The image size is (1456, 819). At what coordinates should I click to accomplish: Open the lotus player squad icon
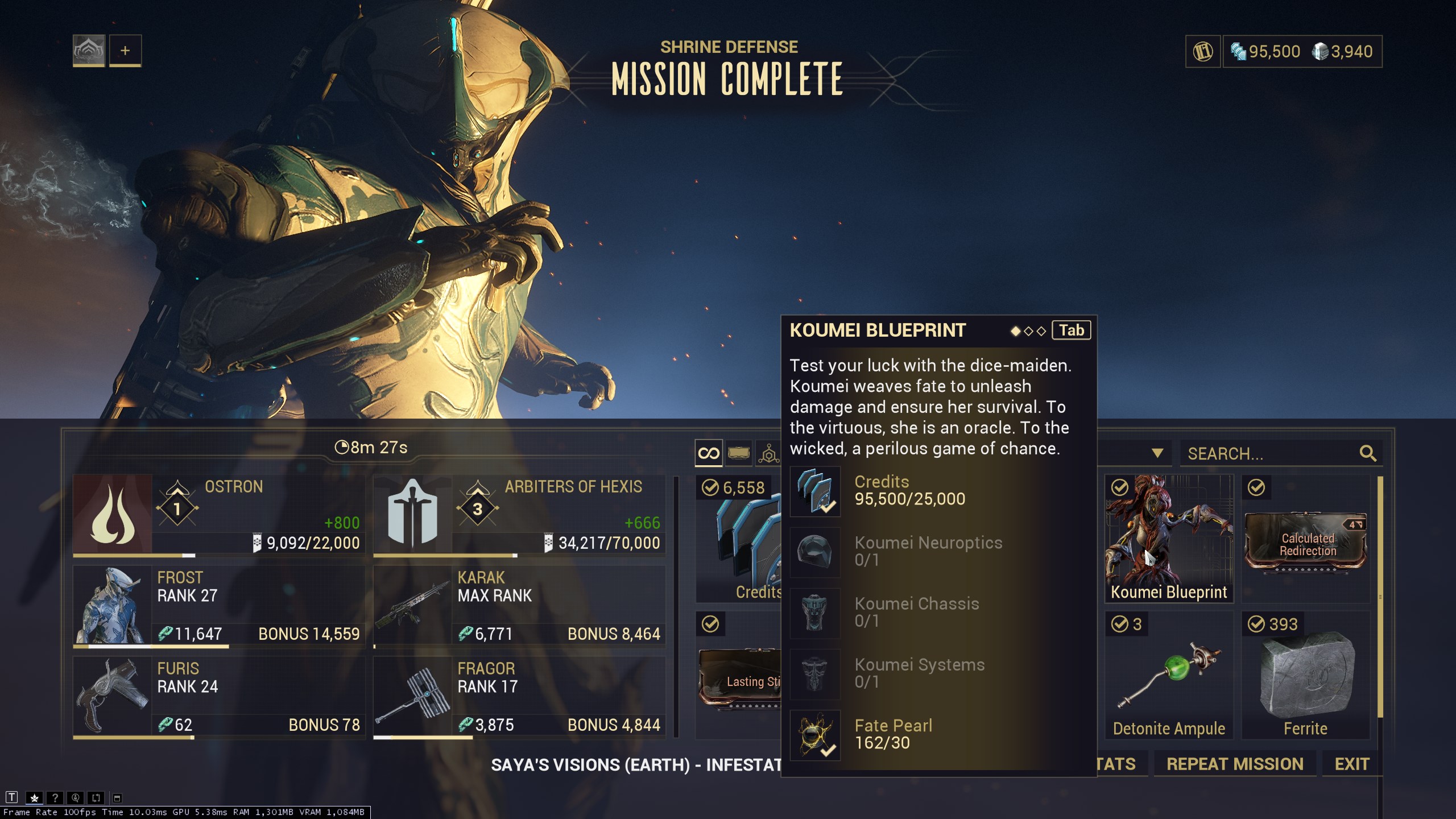click(89, 51)
